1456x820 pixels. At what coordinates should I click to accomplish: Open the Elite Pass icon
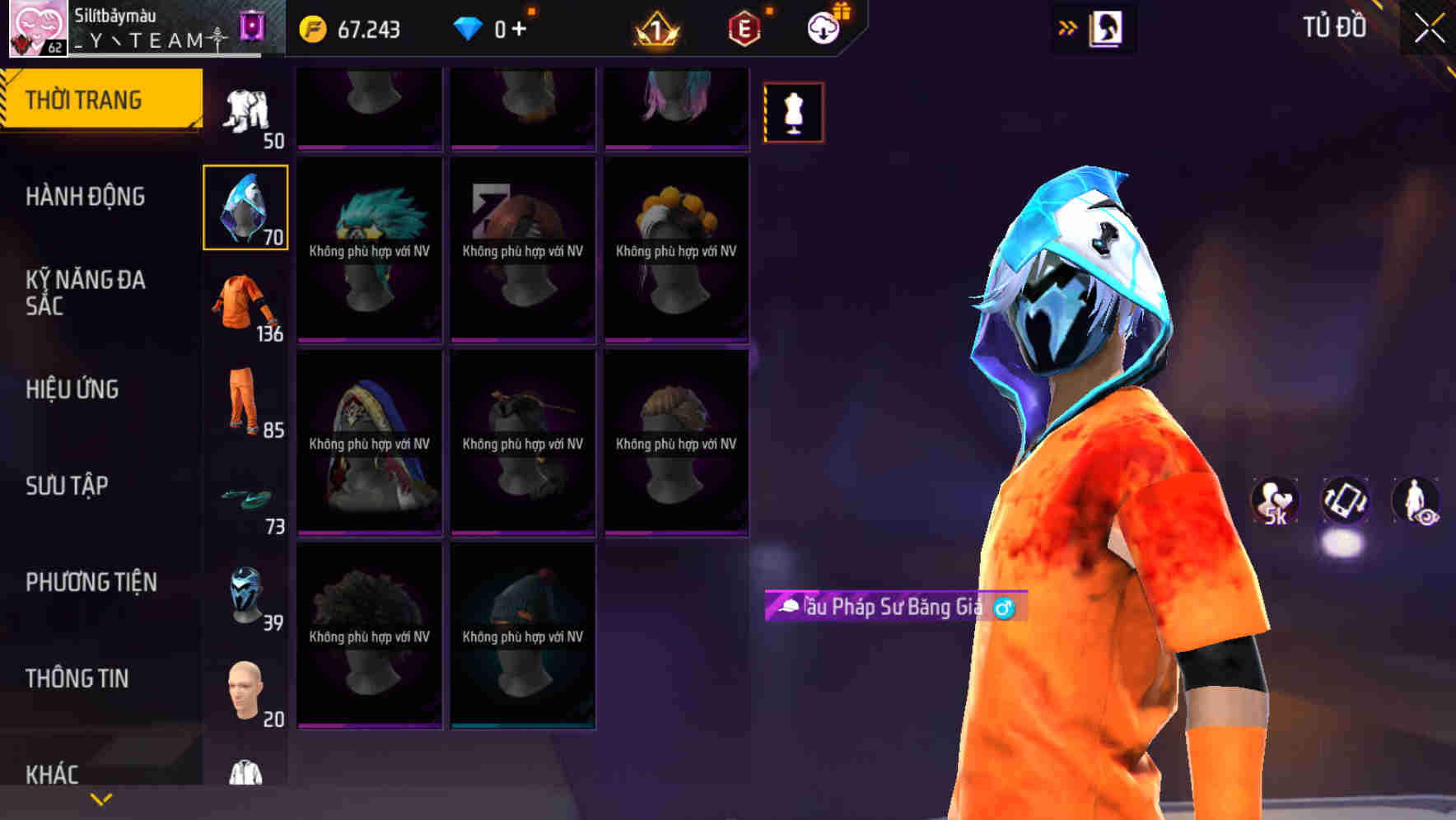click(x=744, y=29)
